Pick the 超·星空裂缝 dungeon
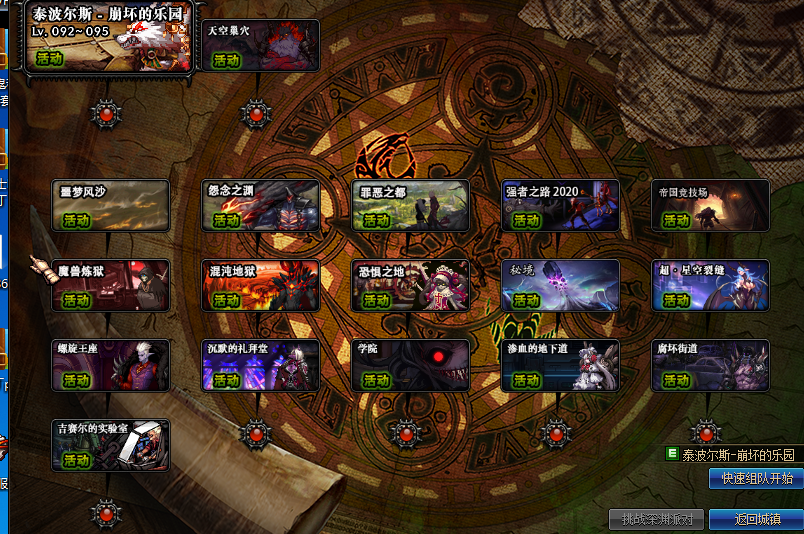Image resolution: width=804 pixels, height=534 pixels. [x=711, y=286]
